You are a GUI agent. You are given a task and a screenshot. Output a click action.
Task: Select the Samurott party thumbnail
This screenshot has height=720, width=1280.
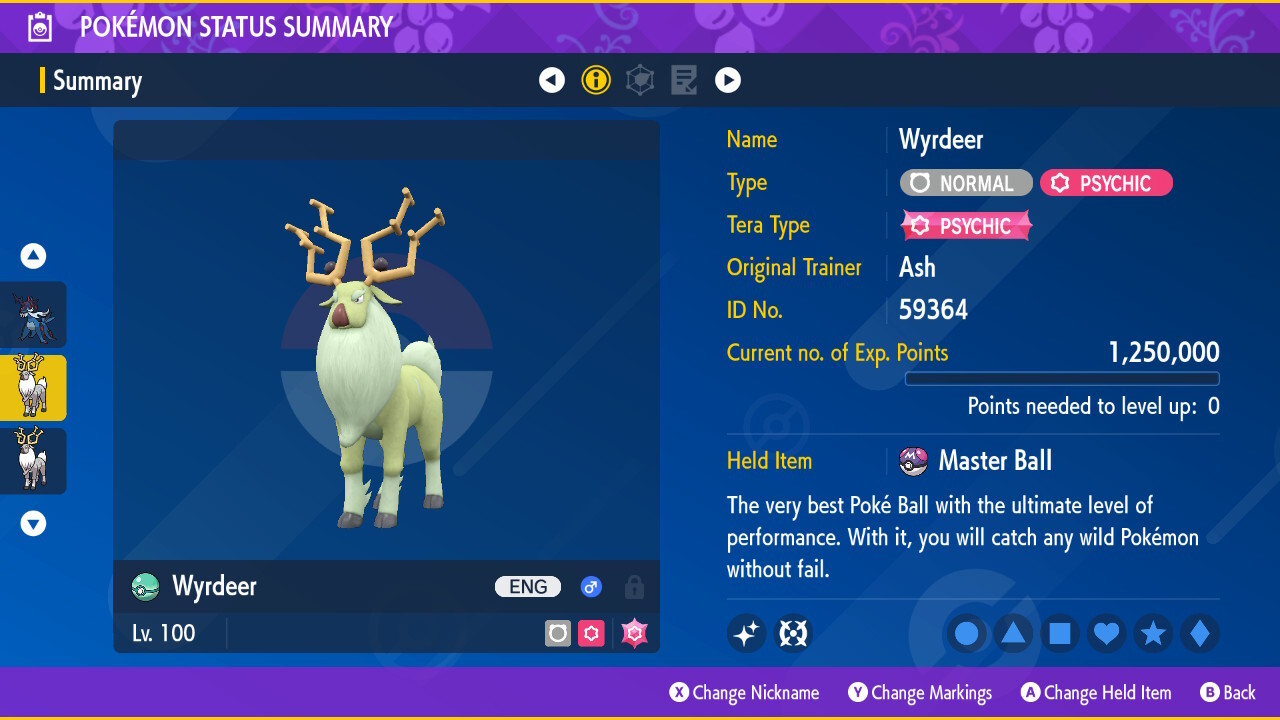pos(33,315)
